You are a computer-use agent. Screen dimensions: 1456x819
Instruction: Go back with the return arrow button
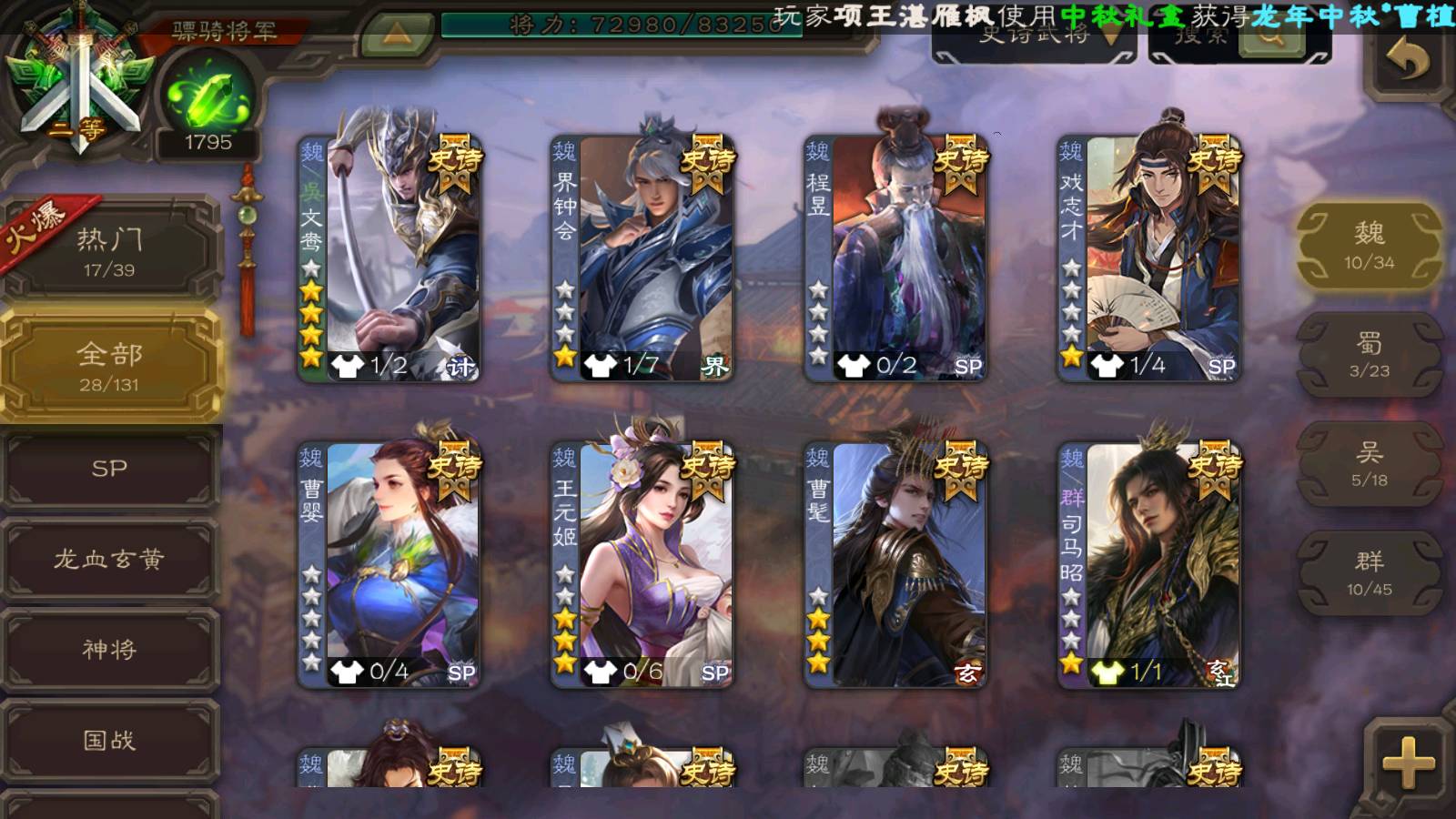tap(1407, 62)
